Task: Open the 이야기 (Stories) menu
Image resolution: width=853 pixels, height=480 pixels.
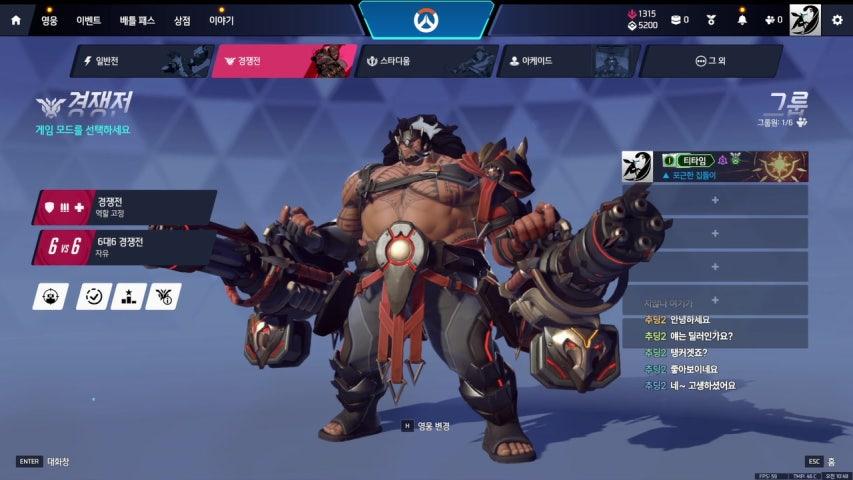Action: point(221,20)
